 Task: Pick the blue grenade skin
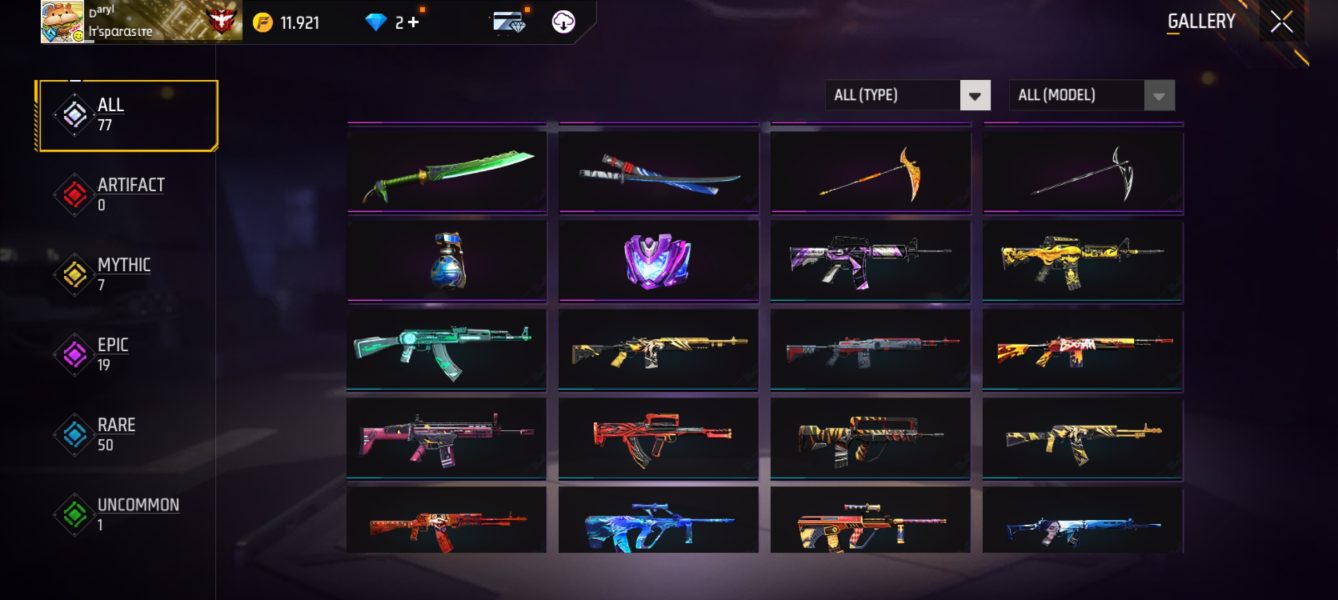pyautogui.click(x=447, y=260)
